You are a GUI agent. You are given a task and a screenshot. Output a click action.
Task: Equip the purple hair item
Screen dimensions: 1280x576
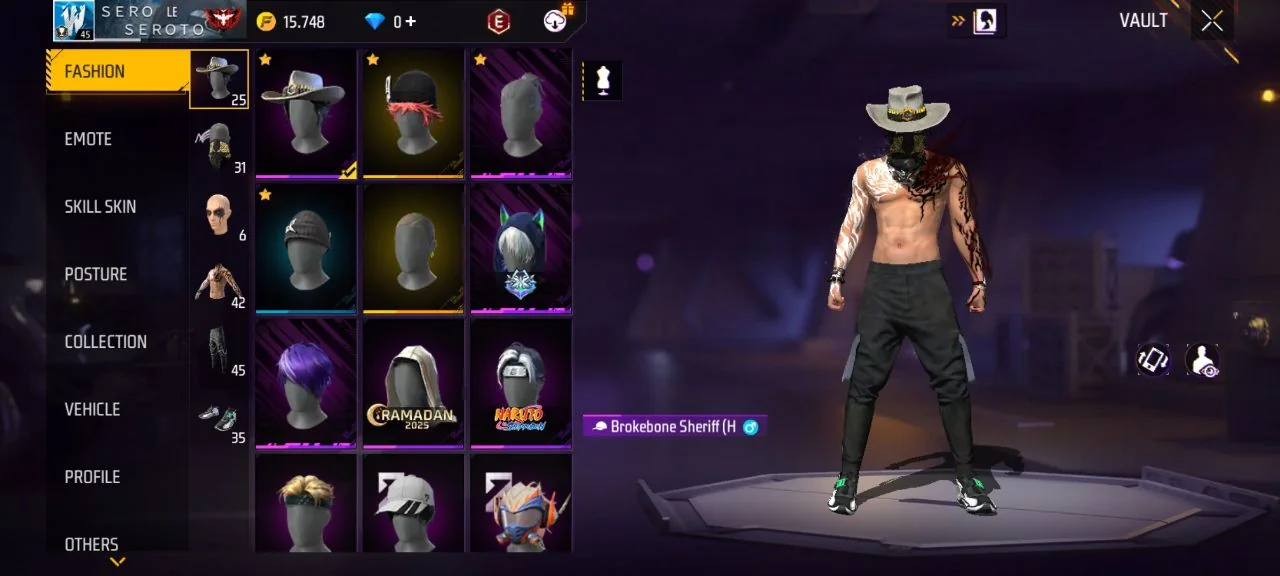306,383
